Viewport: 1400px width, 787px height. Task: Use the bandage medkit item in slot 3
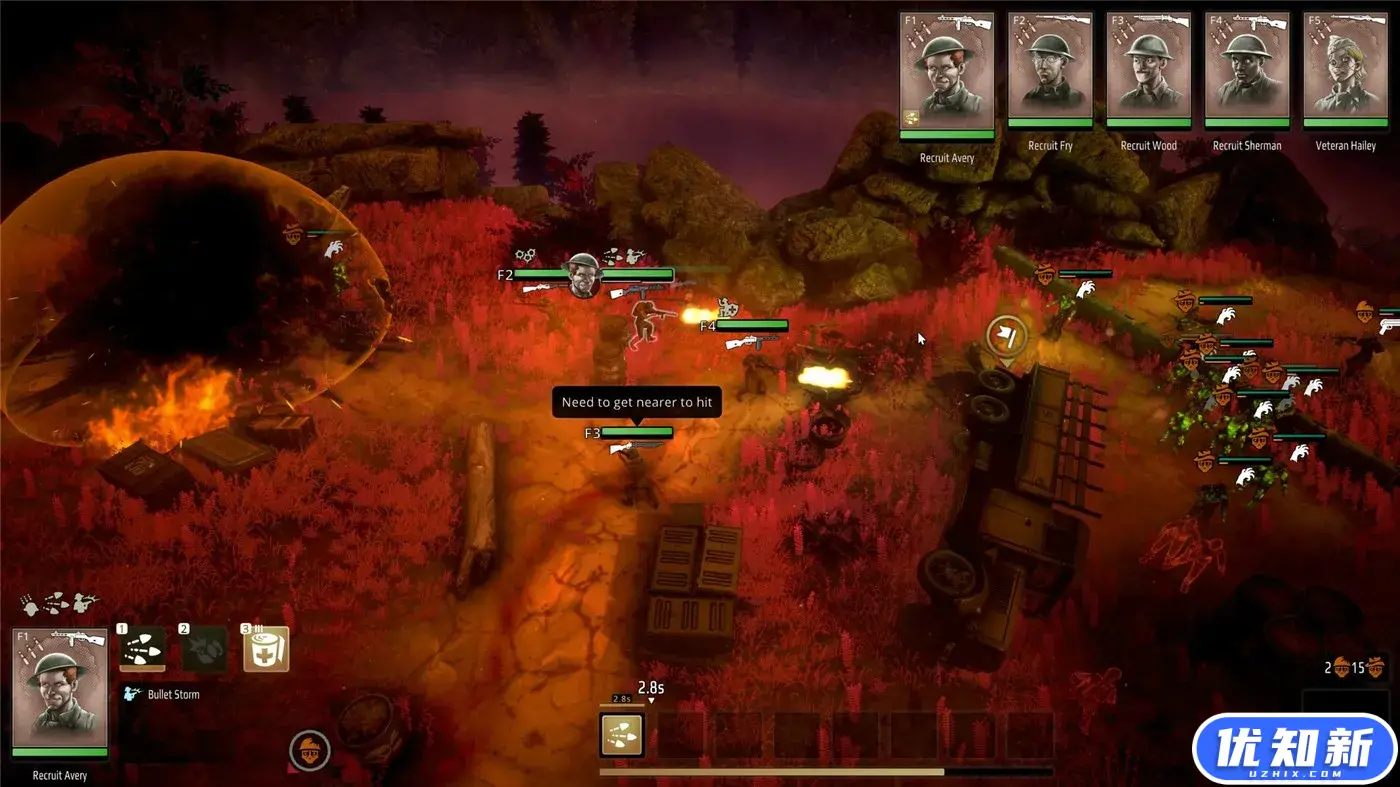pos(266,650)
